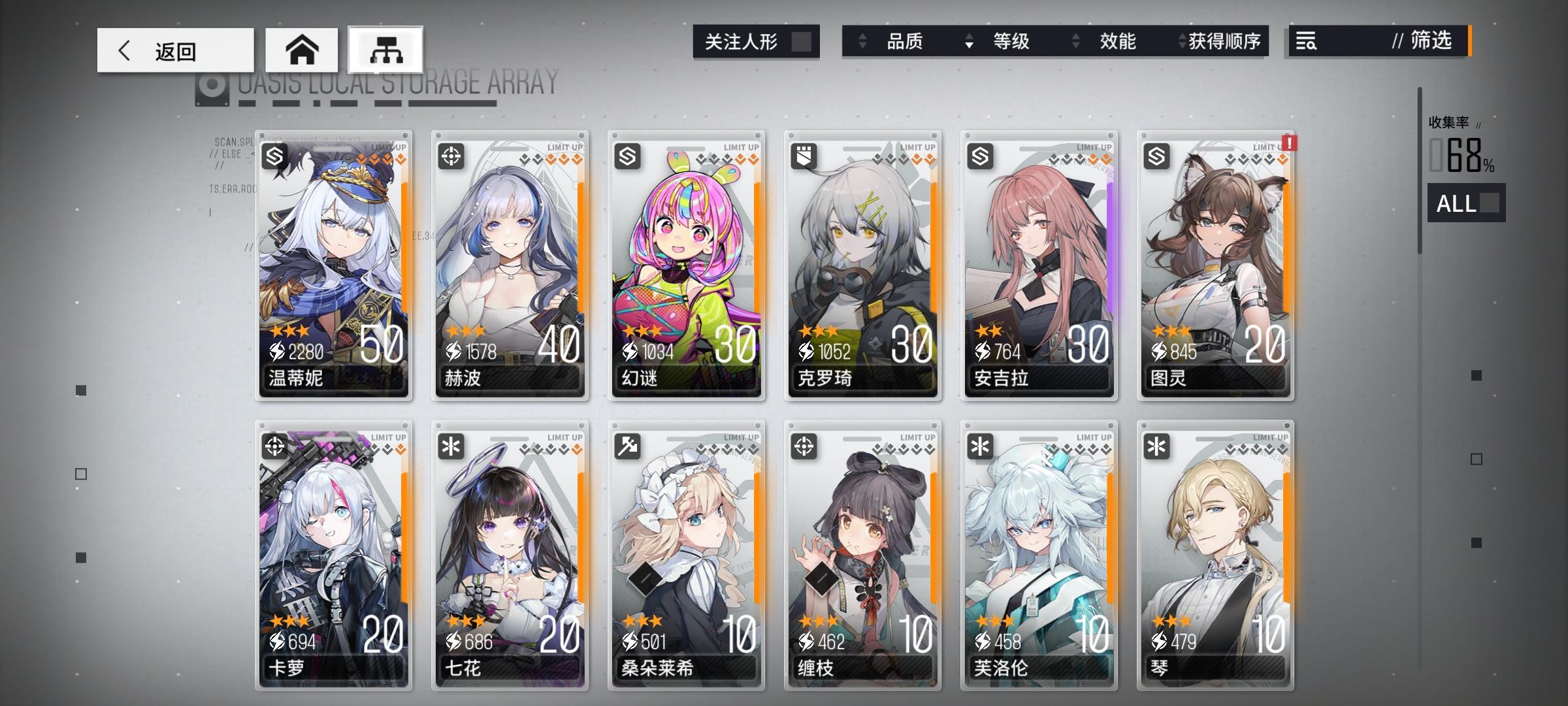Viewport: 1568px width, 706px height.
Task: Toggle the 关注人形 checkbox
Action: [x=802, y=41]
